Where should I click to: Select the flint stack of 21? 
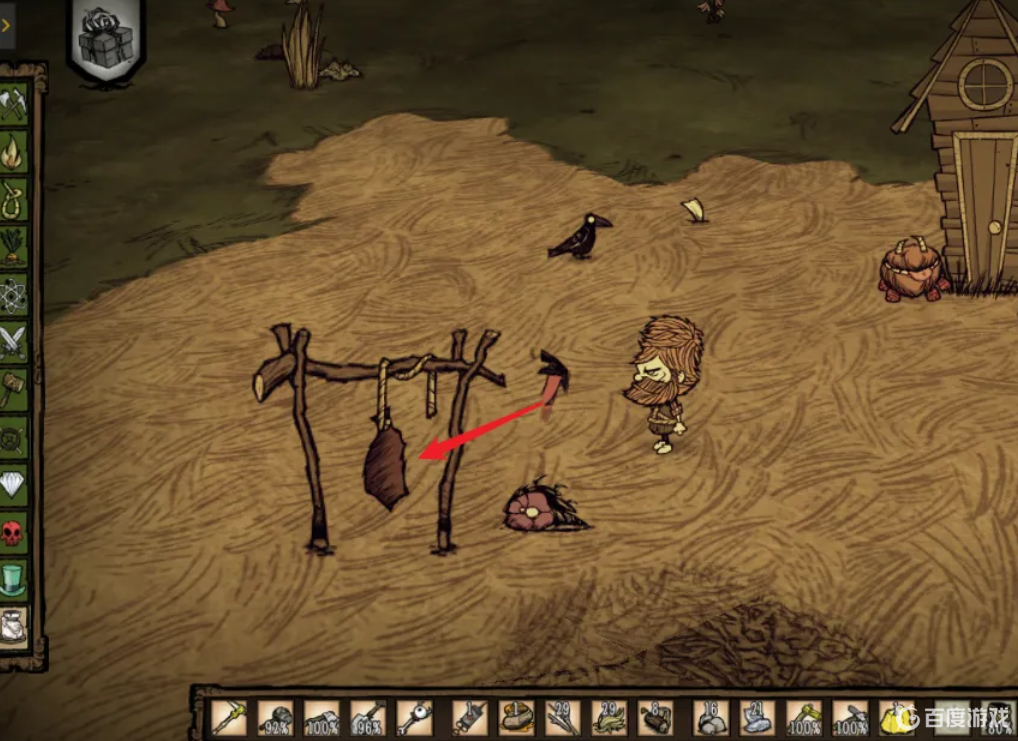pos(757,718)
